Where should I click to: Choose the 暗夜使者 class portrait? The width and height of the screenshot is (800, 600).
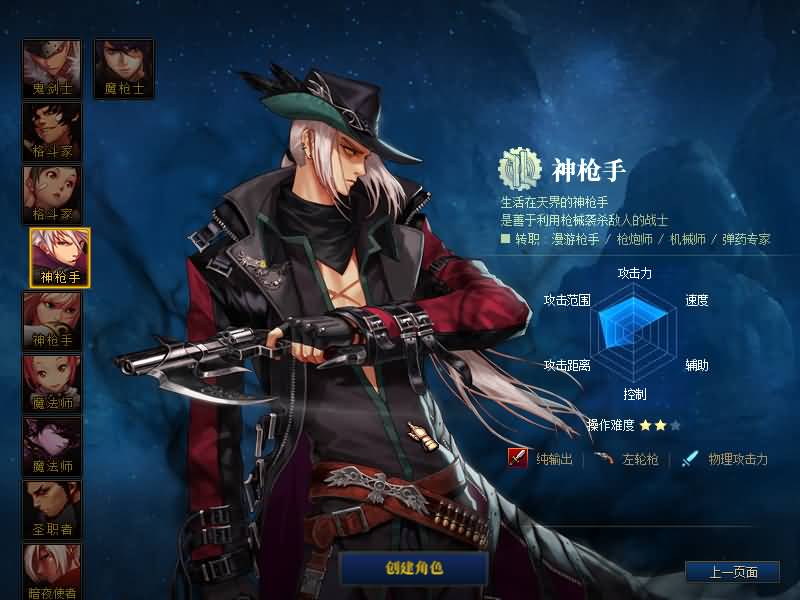coord(52,570)
